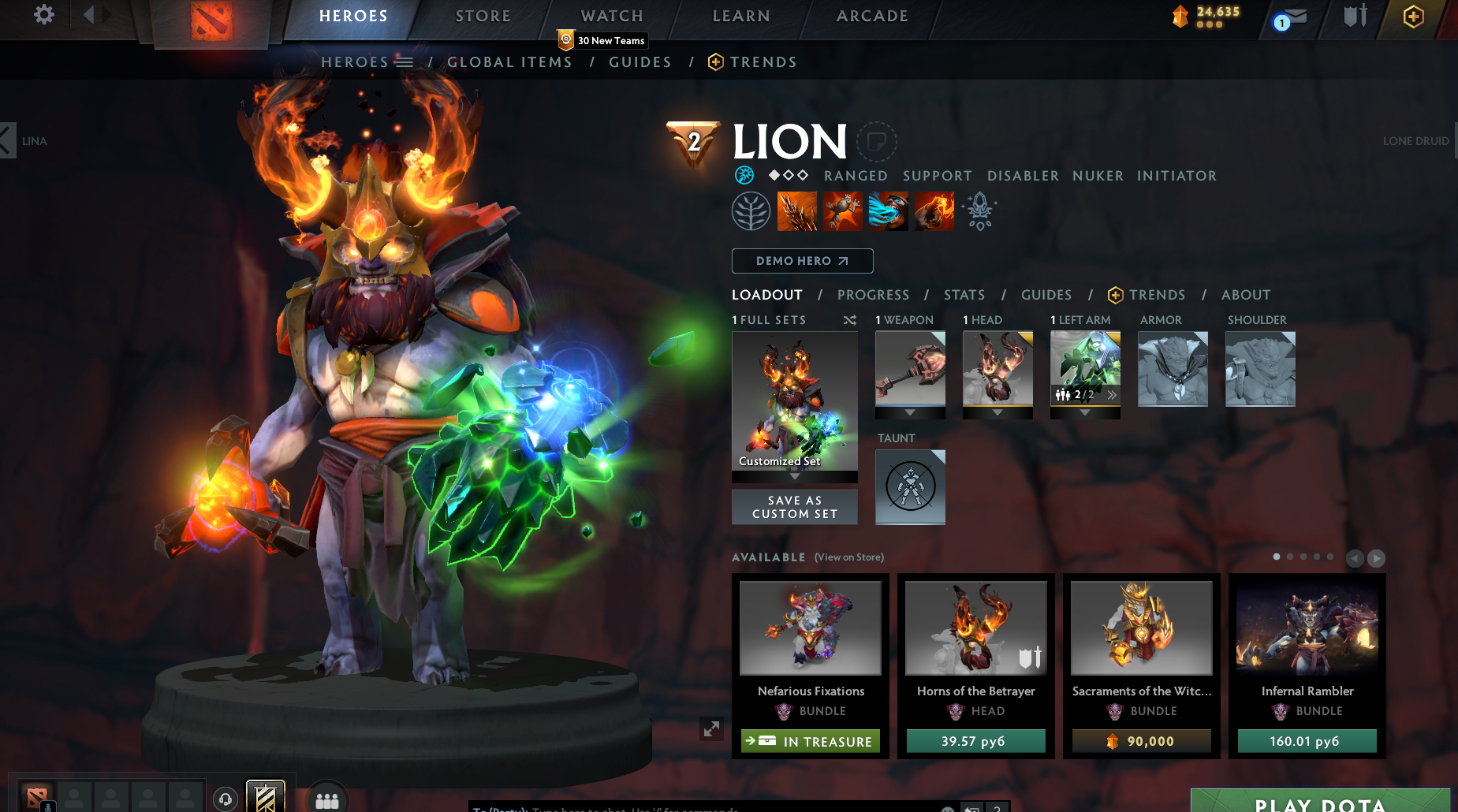Image resolution: width=1458 pixels, height=812 pixels.
Task: Select the second page dot under AVAILABLE
Action: (x=1291, y=557)
